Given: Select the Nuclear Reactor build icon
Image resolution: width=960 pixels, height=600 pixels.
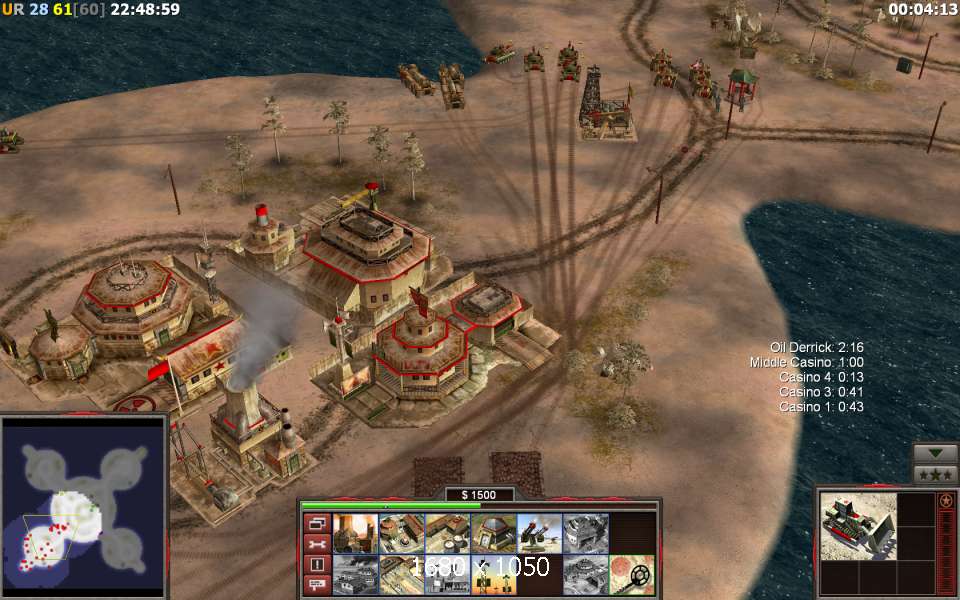Looking at the screenshot, I should click(x=354, y=534).
